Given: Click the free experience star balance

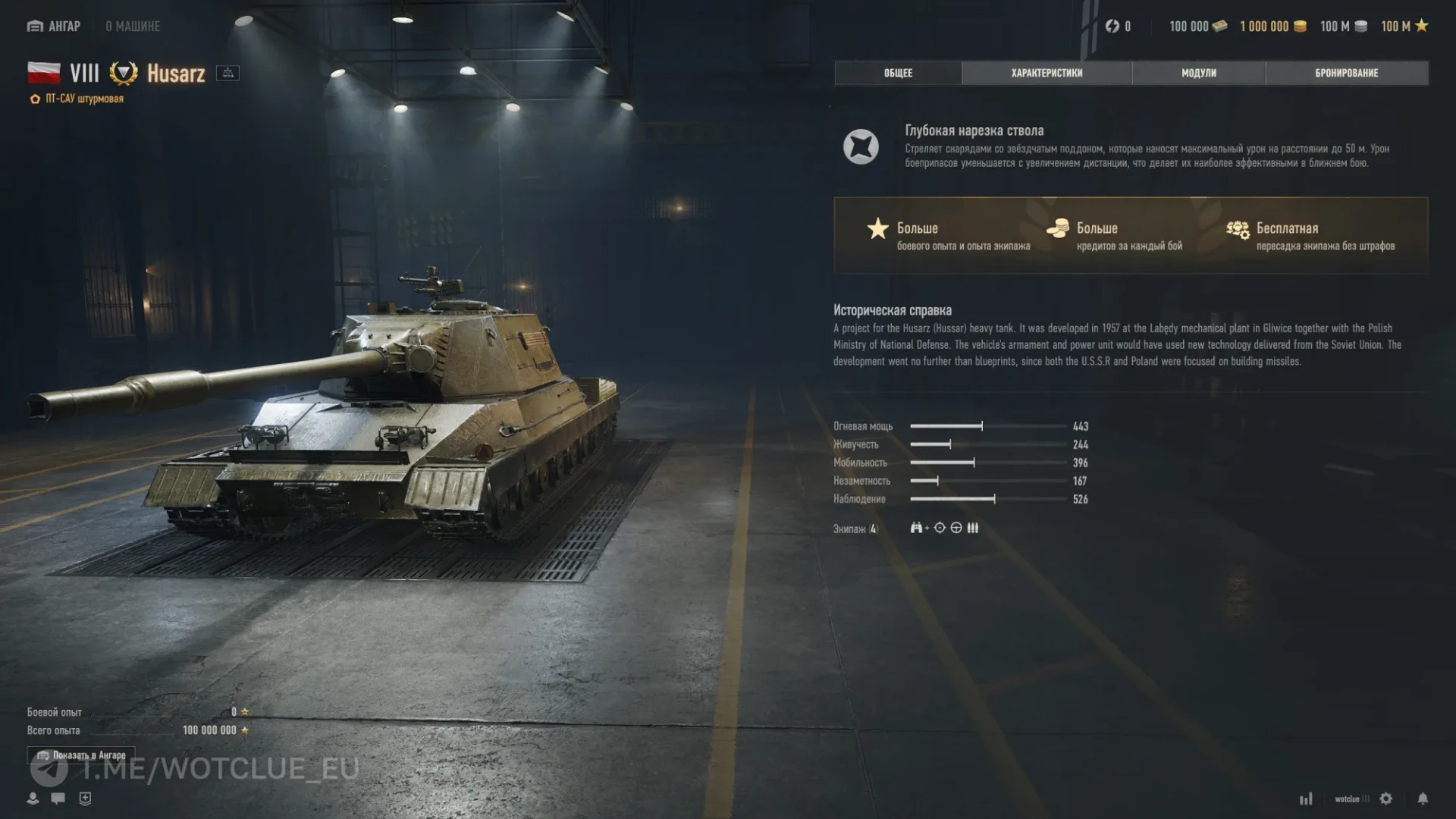Looking at the screenshot, I should point(1404,27).
